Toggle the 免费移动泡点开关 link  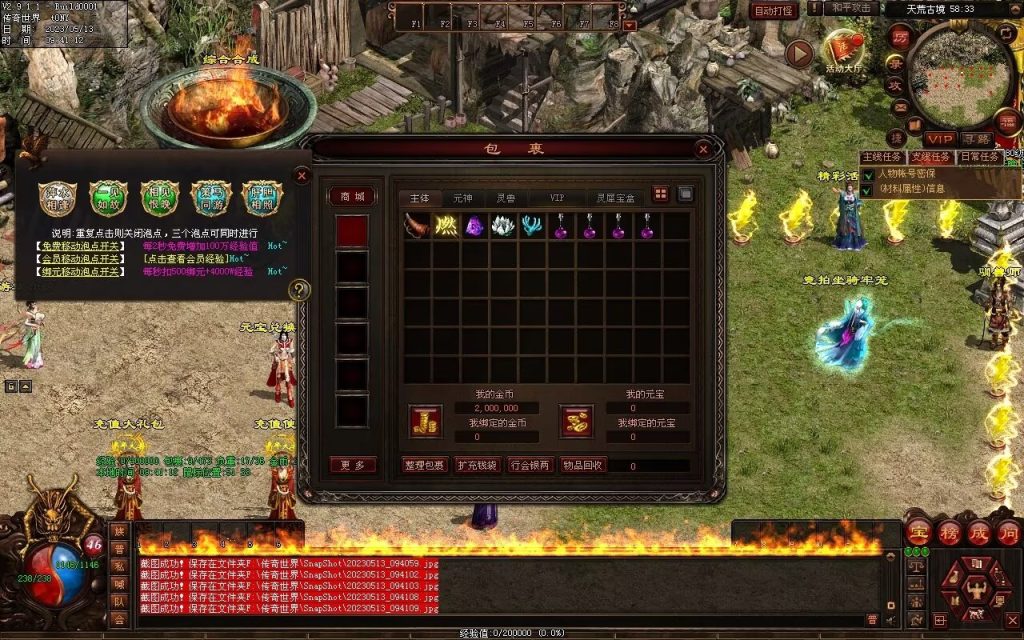tap(81, 246)
